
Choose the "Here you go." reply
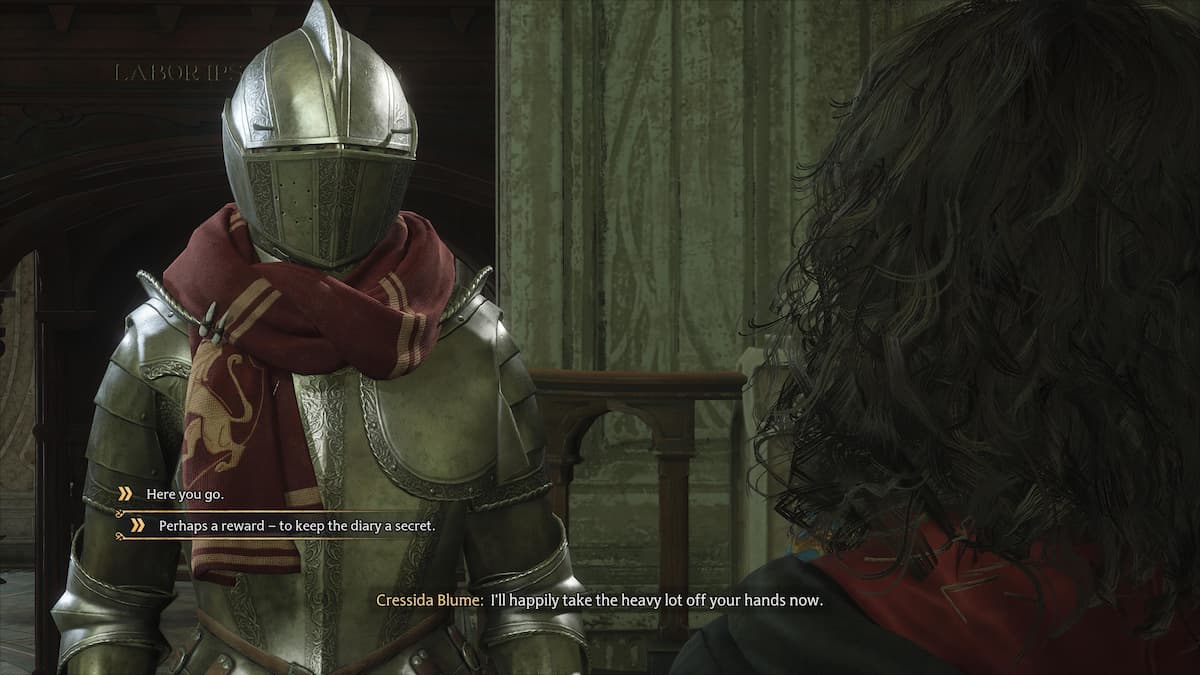pos(185,494)
